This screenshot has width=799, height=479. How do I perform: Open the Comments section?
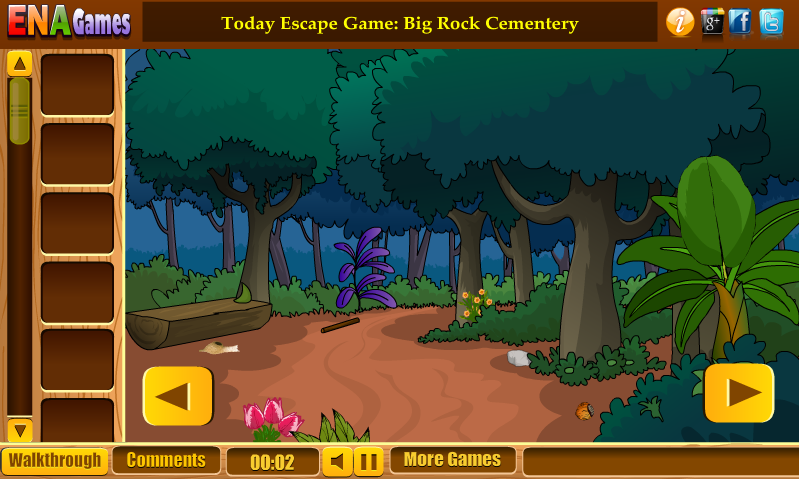tap(166, 460)
